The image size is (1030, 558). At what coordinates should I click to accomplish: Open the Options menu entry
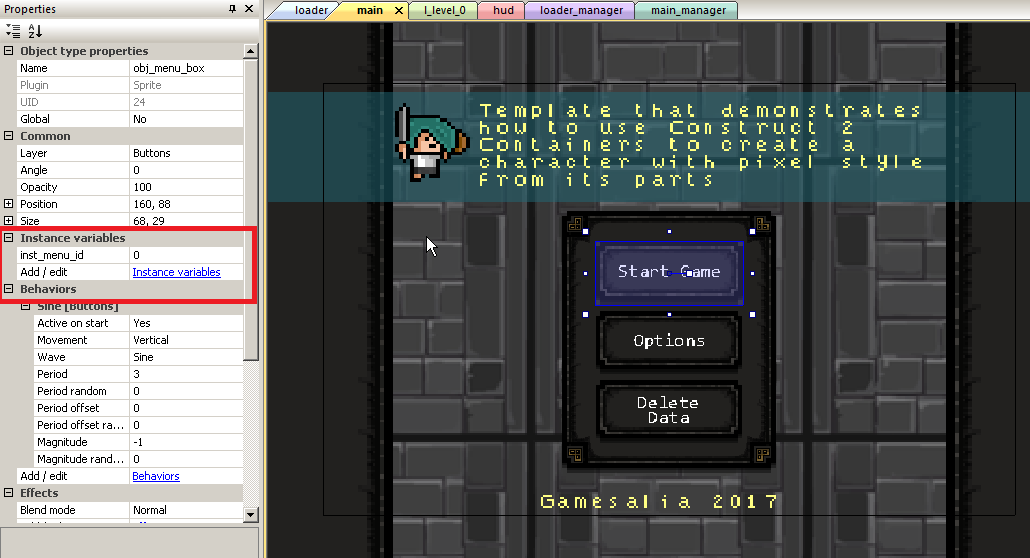(669, 341)
